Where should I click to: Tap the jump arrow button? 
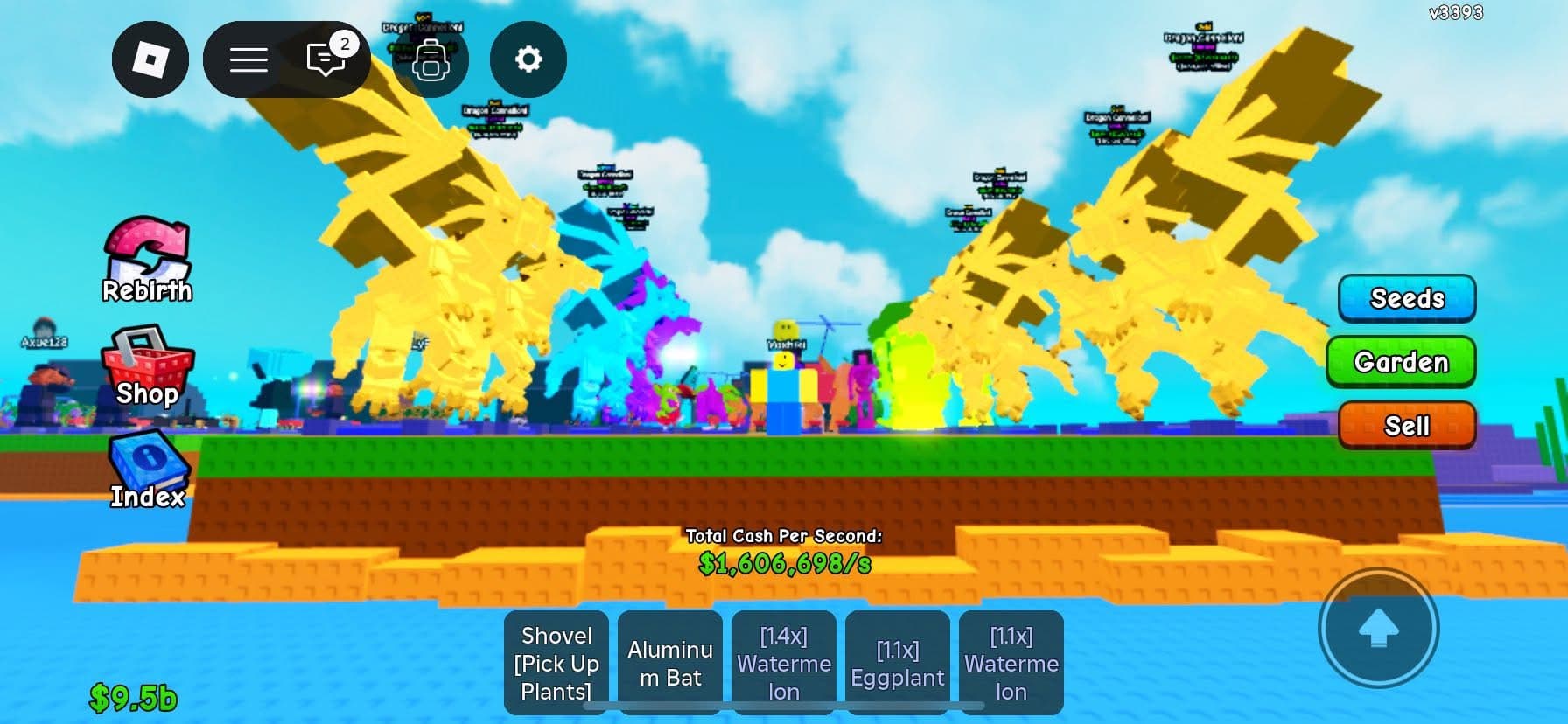coord(1378,628)
